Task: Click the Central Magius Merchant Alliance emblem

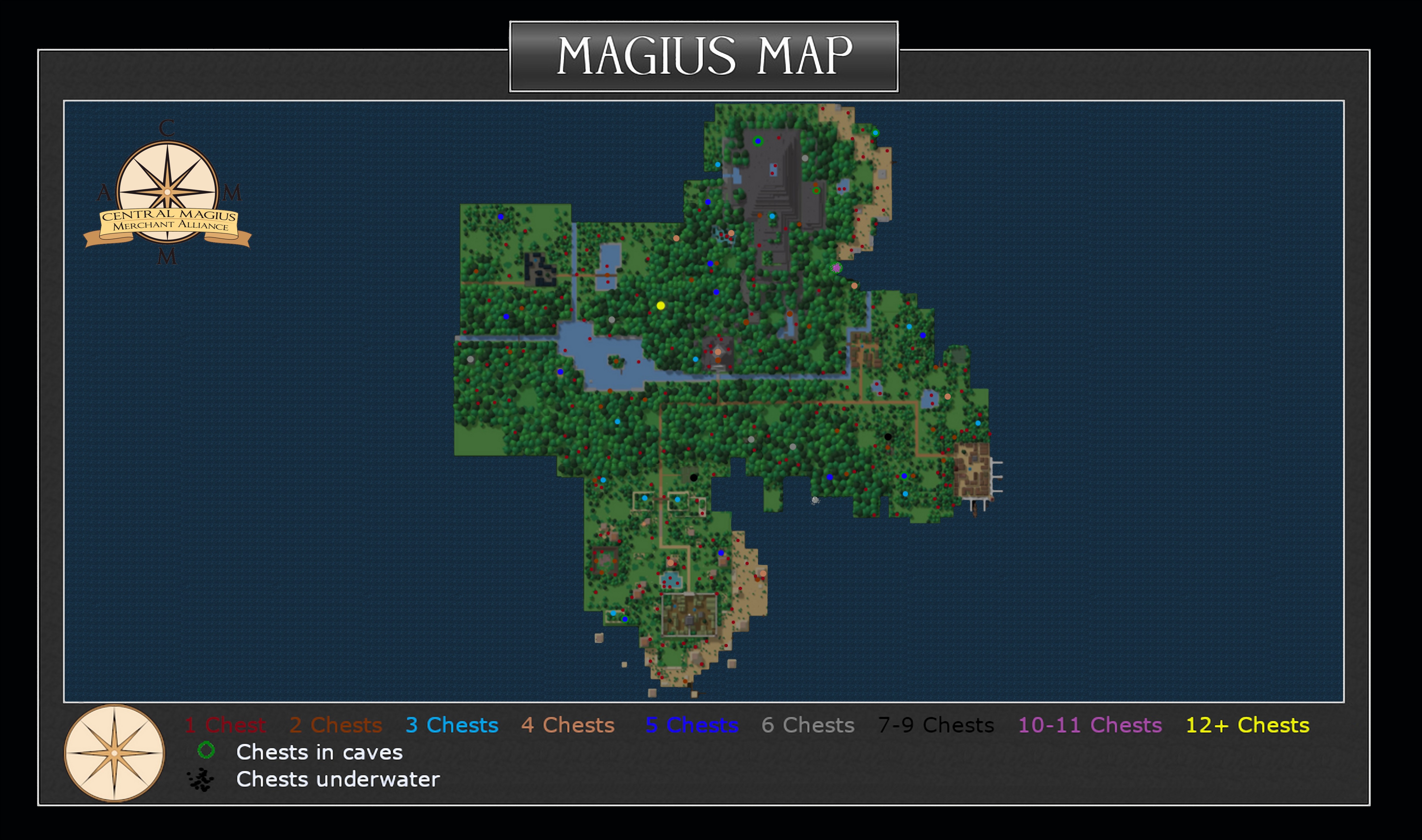Action: (167, 193)
